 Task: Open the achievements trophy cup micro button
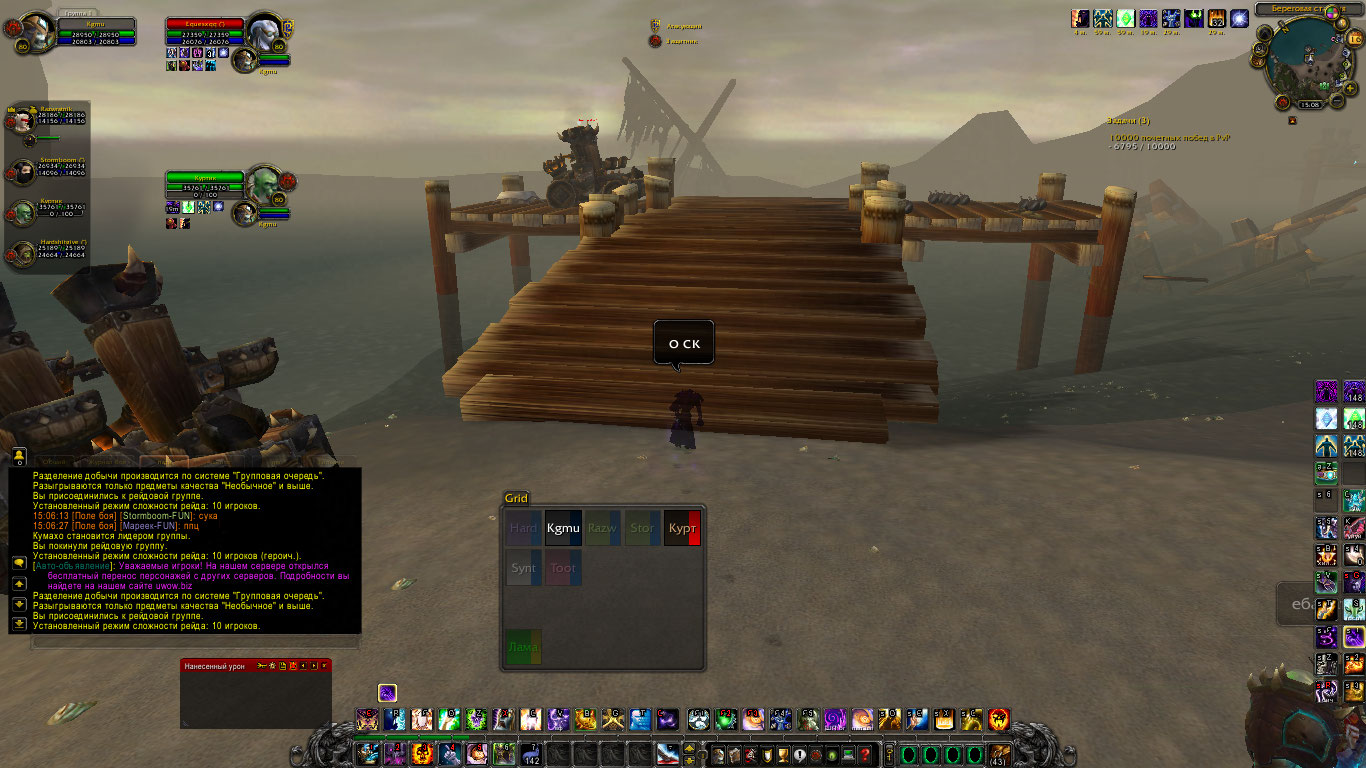point(783,754)
